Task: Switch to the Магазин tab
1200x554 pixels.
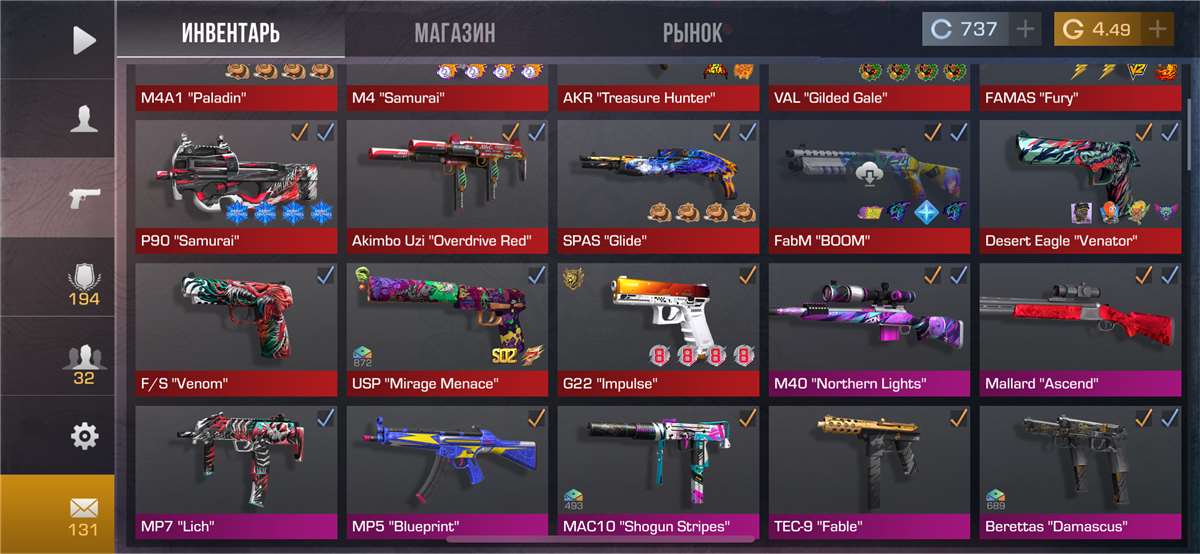Action: [455, 32]
